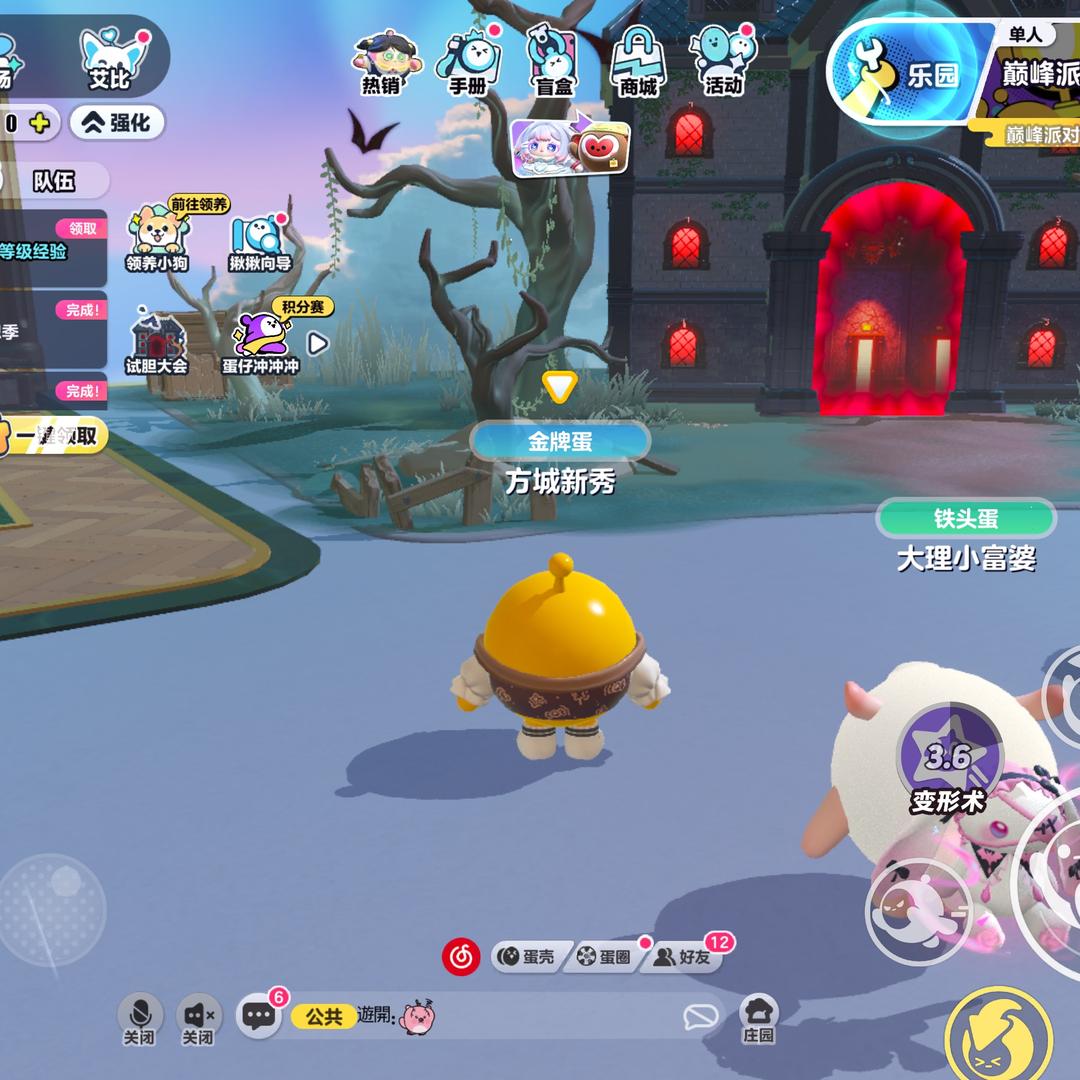This screenshot has width=1080, height=1080.
Task: Claim all rewards with 一键领取
Action: tap(55, 436)
